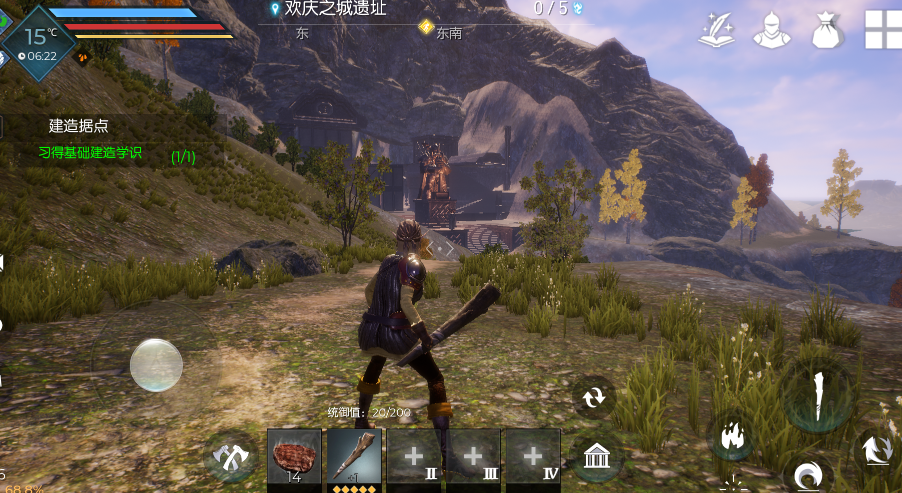Click the empty hotbar slot III

[473, 459]
